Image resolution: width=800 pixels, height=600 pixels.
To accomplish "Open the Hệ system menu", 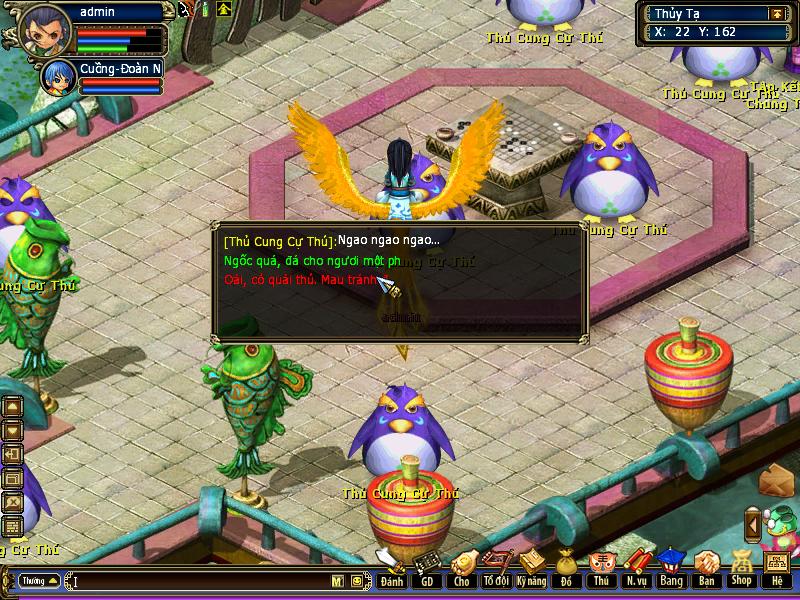I will [777, 570].
